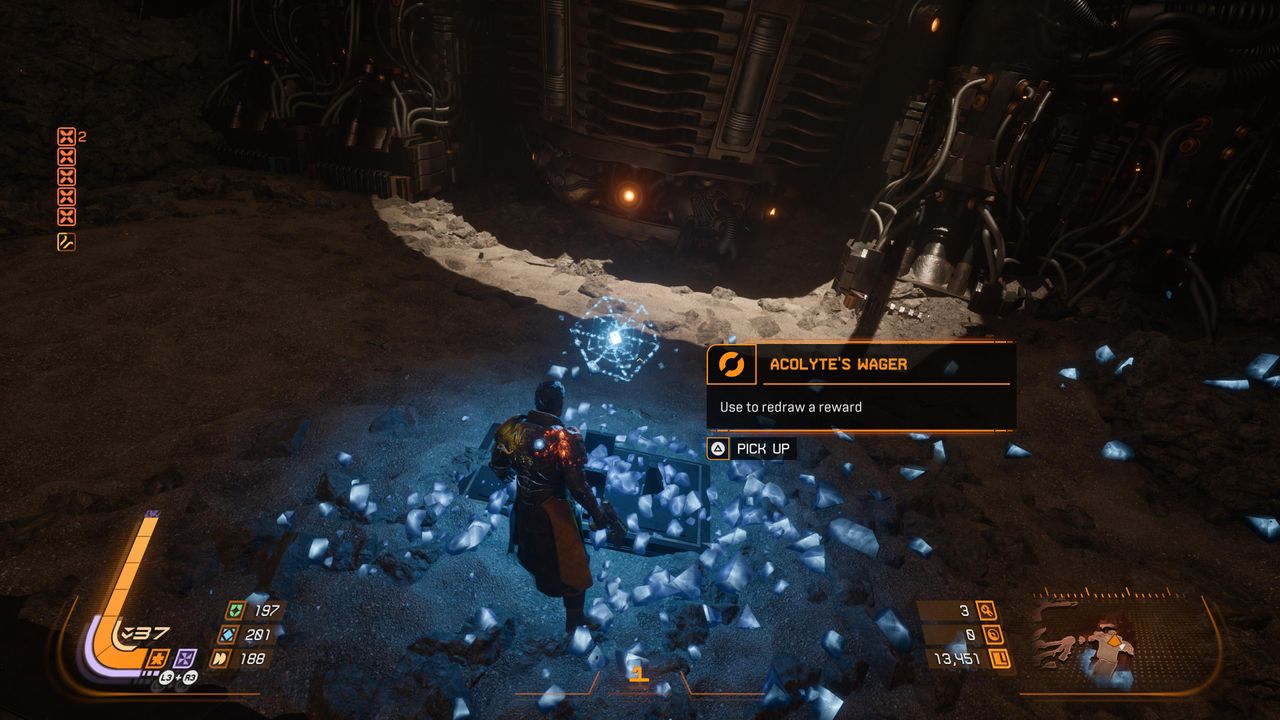Click the L3 + R3 prompt badge

[x=180, y=678]
